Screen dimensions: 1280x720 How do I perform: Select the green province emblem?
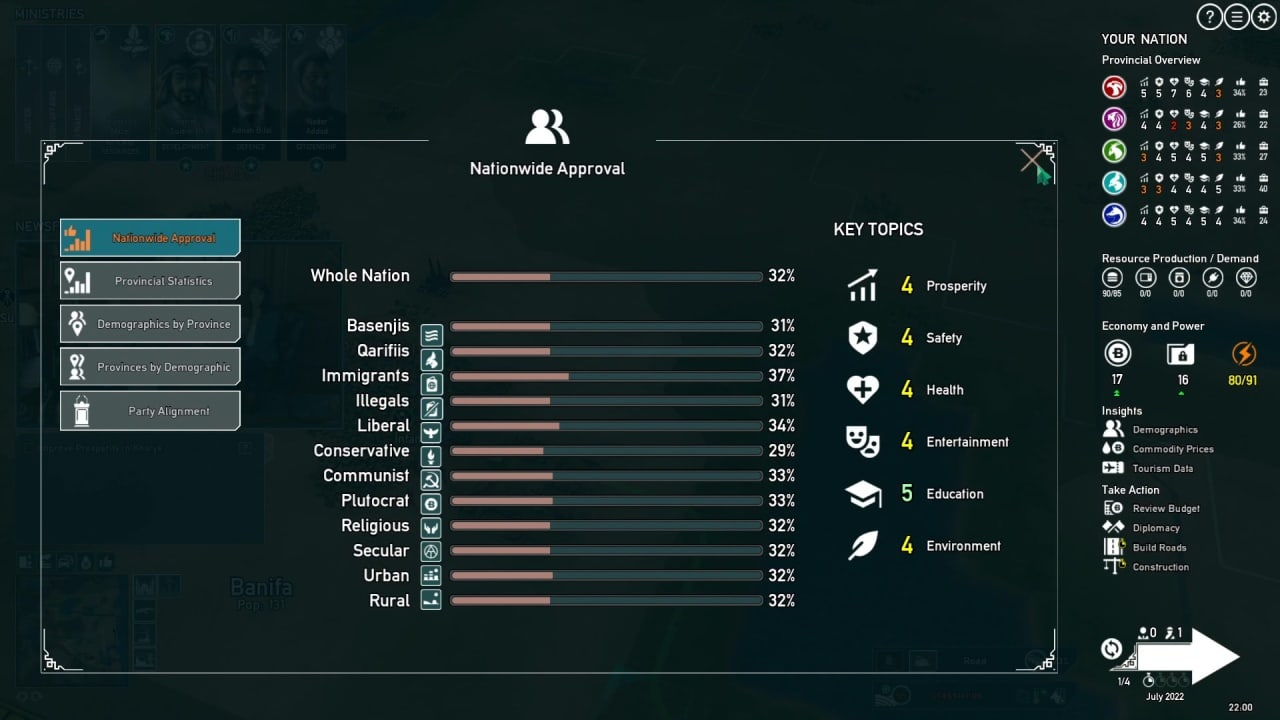click(1114, 152)
